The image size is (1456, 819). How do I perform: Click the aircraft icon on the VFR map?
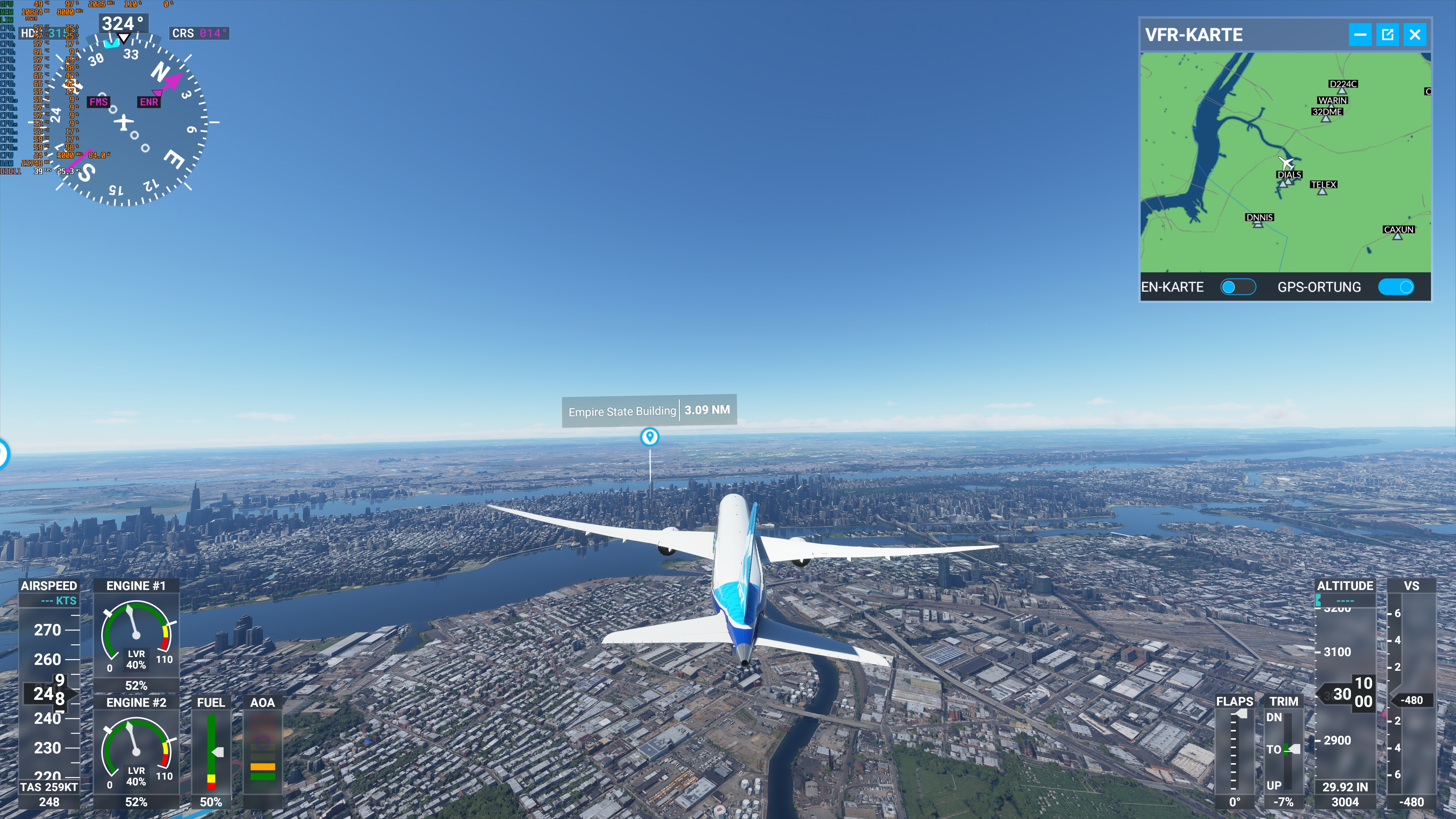1287,163
